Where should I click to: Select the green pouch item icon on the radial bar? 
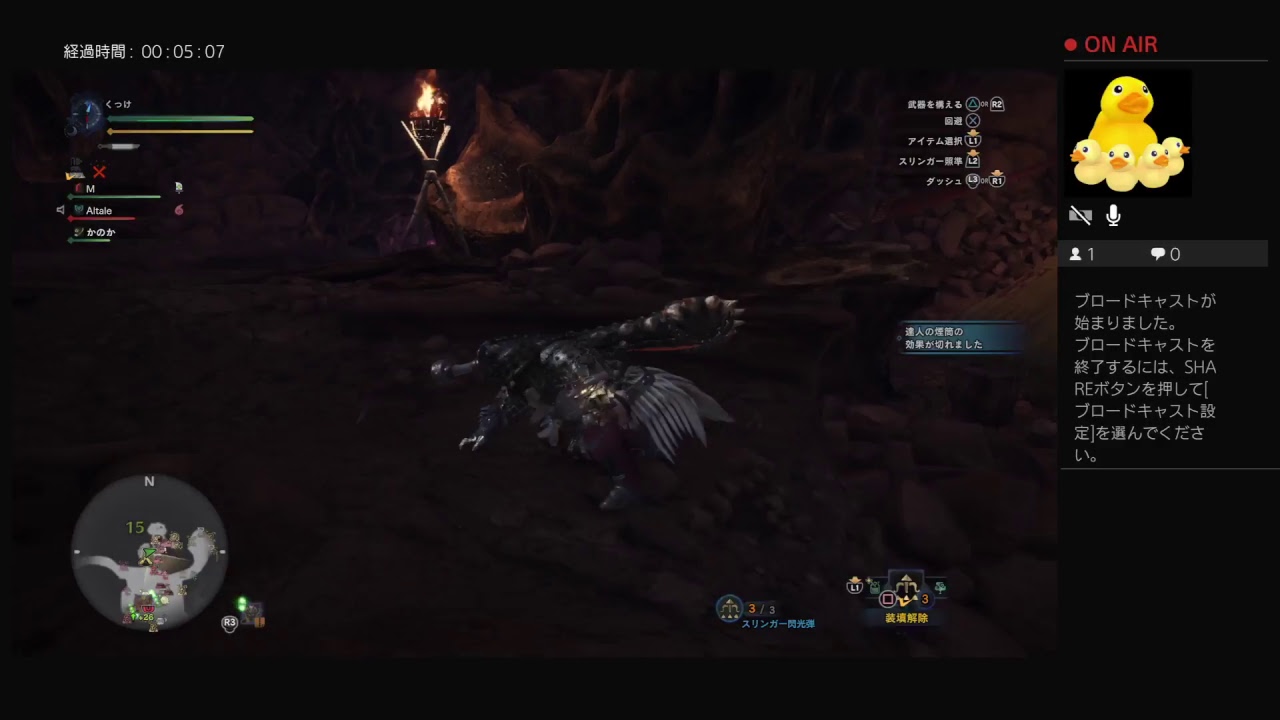pos(875,587)
